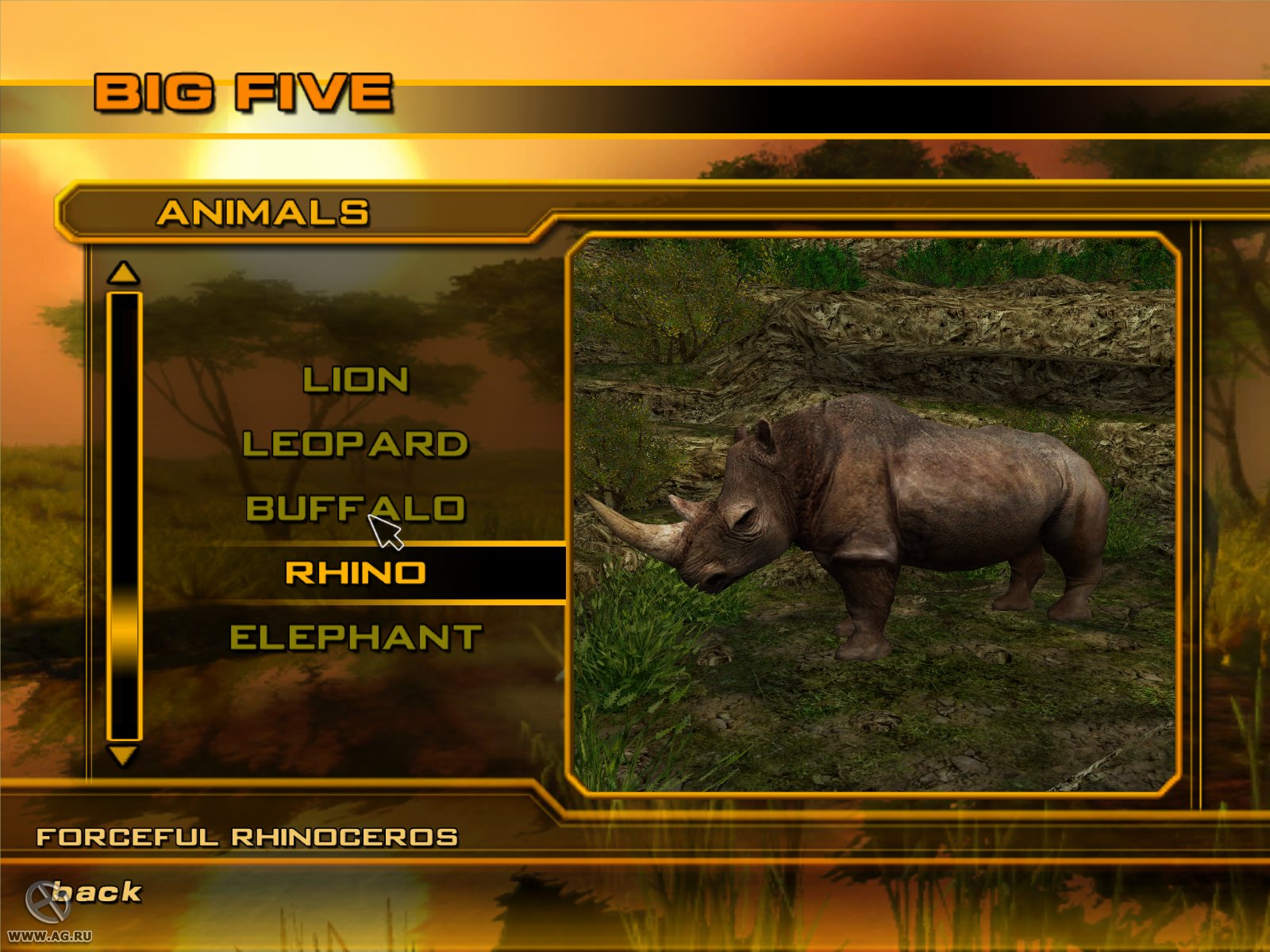This screenshot has width=1270, height=952.
Task: Click the ANIMALS panel header
Action: [266, 210]
